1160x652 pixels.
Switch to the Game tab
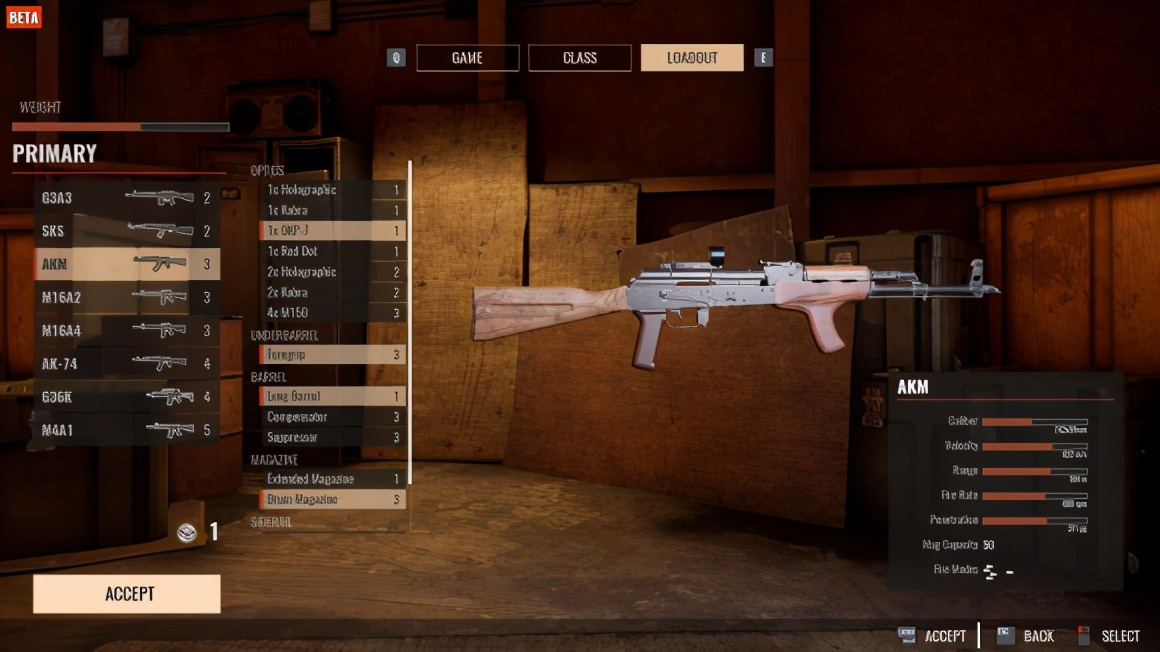tap(467, 58)
